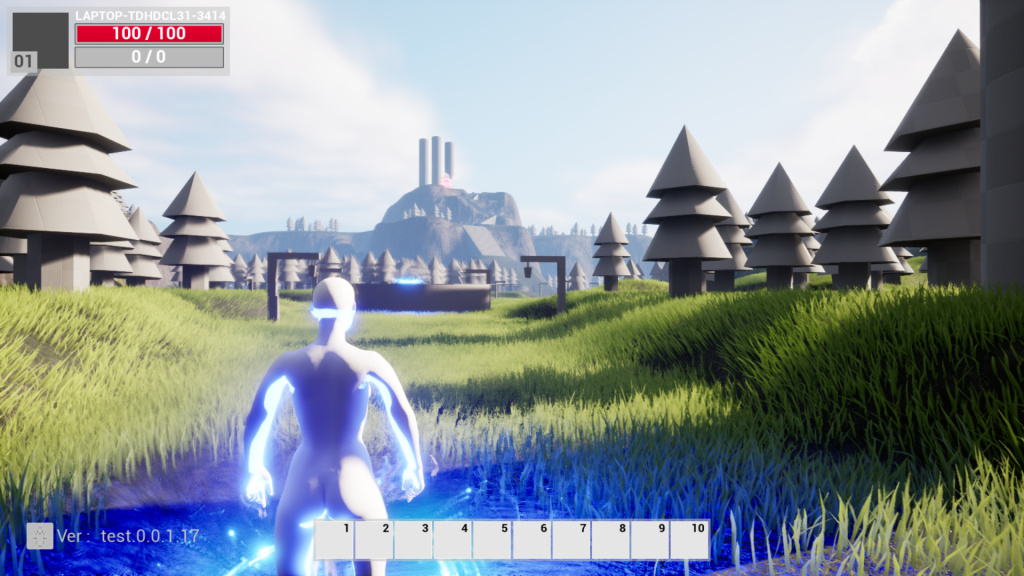Select hotbar slot number 5

click(492, 540)
